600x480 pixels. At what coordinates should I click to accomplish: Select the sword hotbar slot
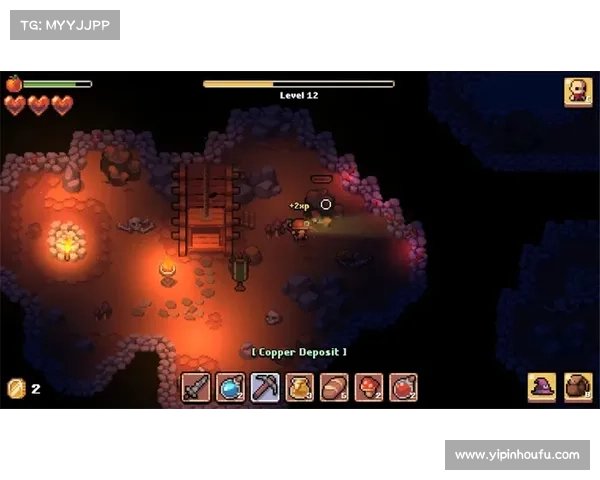[196, 387]
